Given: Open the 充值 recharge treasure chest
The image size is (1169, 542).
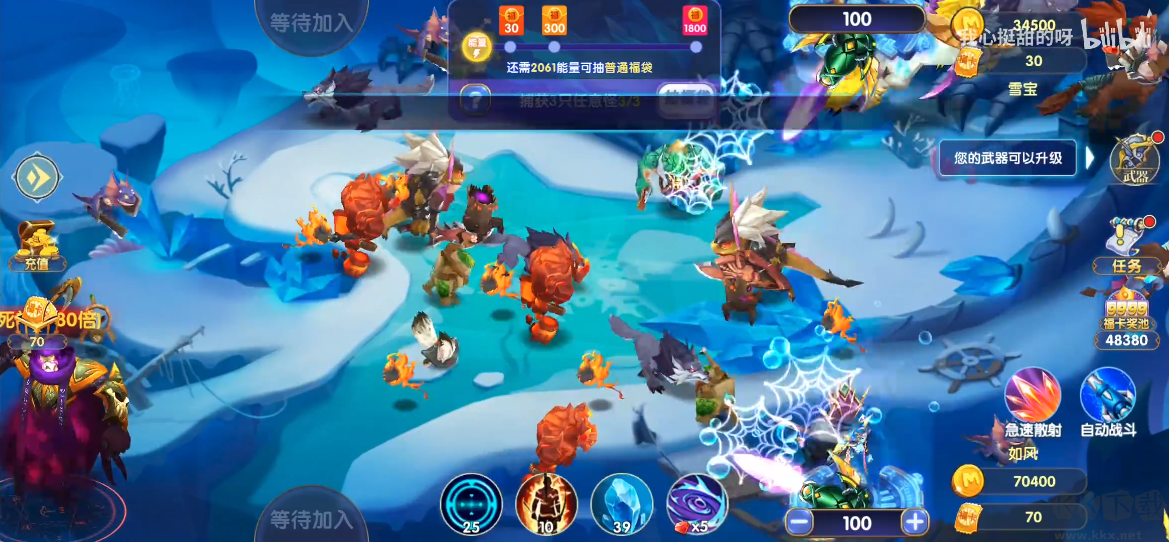Looking at the screenshot, I should pos(37,244).
